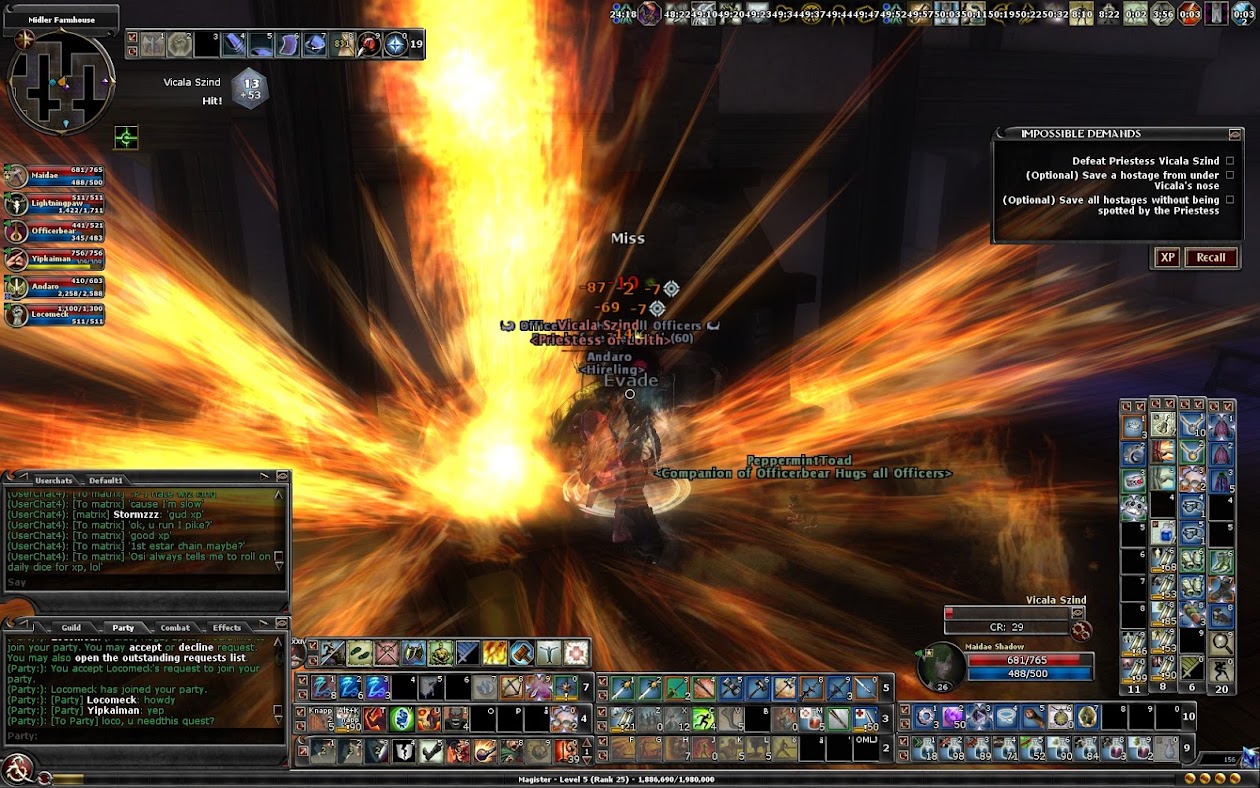
Task: Switch to the Guild chat tab
Action: [x=71, y=628]
